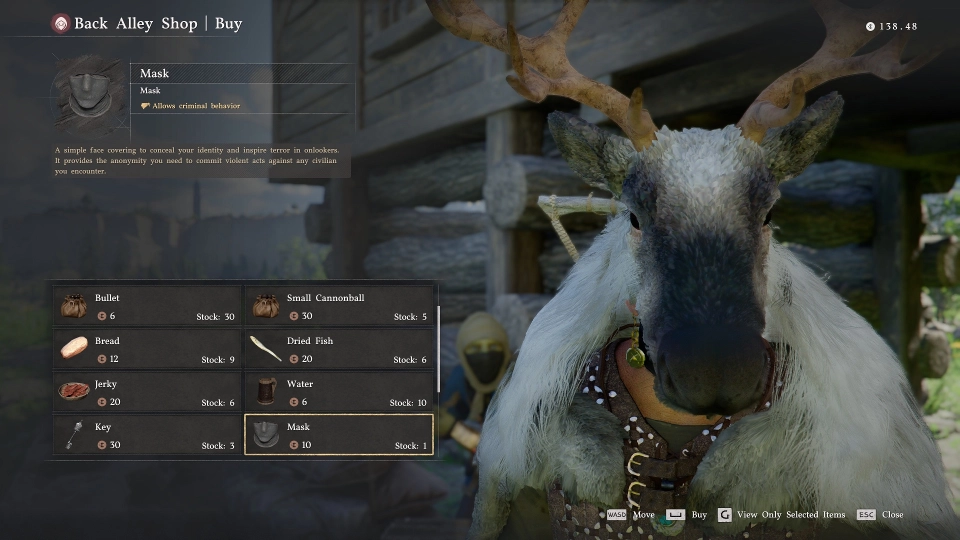960x540 pixels.
Task: Select the Bread item row
Action: [147, 349]
